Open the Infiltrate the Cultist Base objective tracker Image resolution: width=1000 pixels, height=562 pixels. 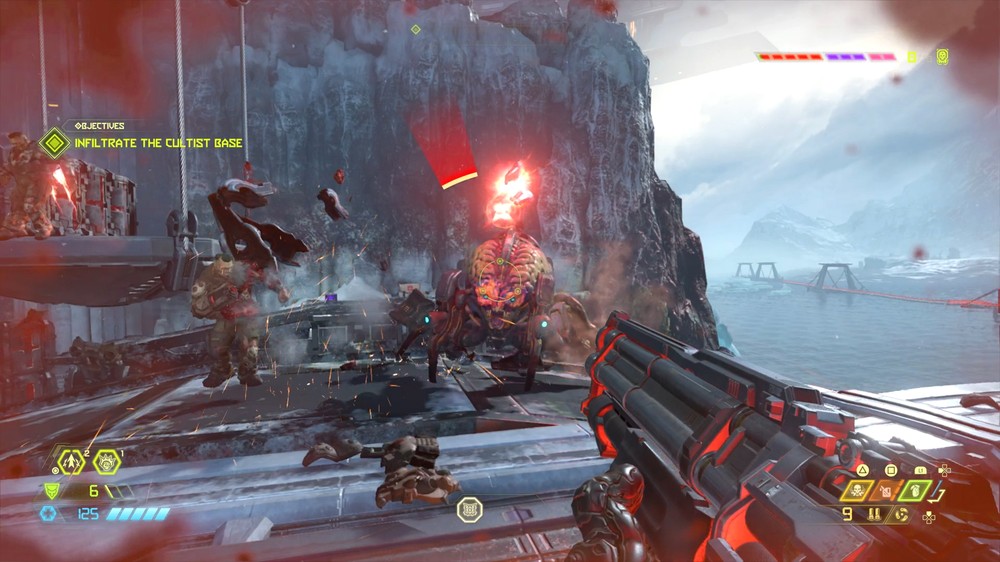(55, 142)
